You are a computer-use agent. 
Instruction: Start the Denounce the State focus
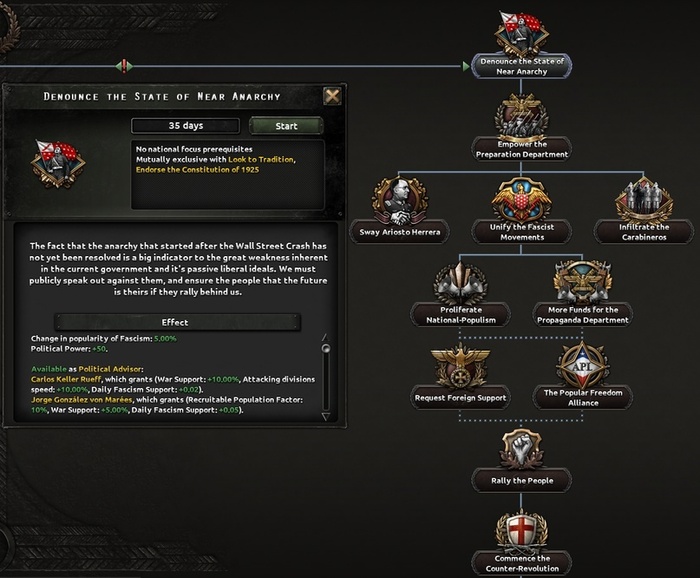286,126
